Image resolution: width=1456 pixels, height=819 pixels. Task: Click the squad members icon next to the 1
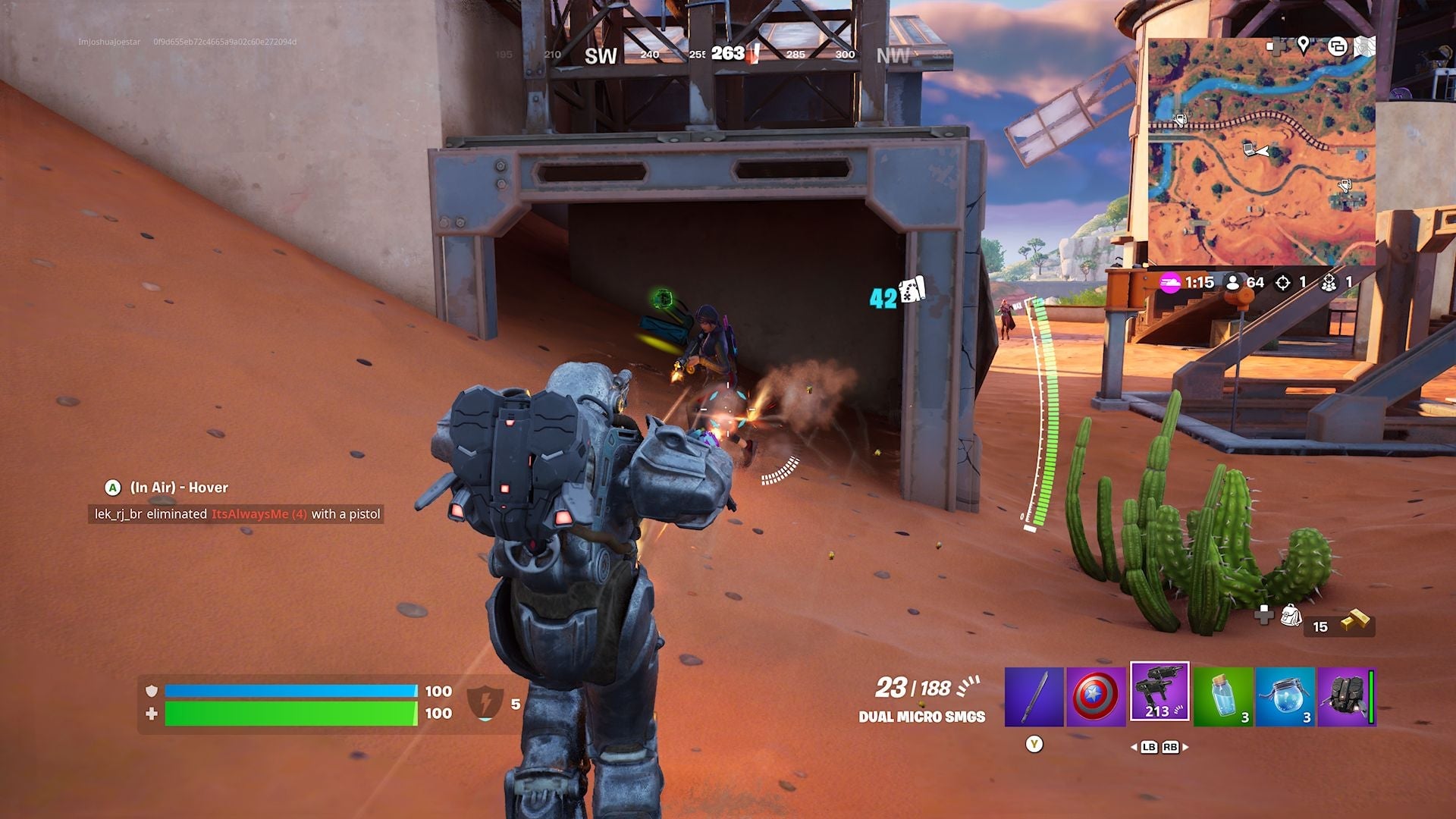pyautogui.click(x=1329, y=282)
